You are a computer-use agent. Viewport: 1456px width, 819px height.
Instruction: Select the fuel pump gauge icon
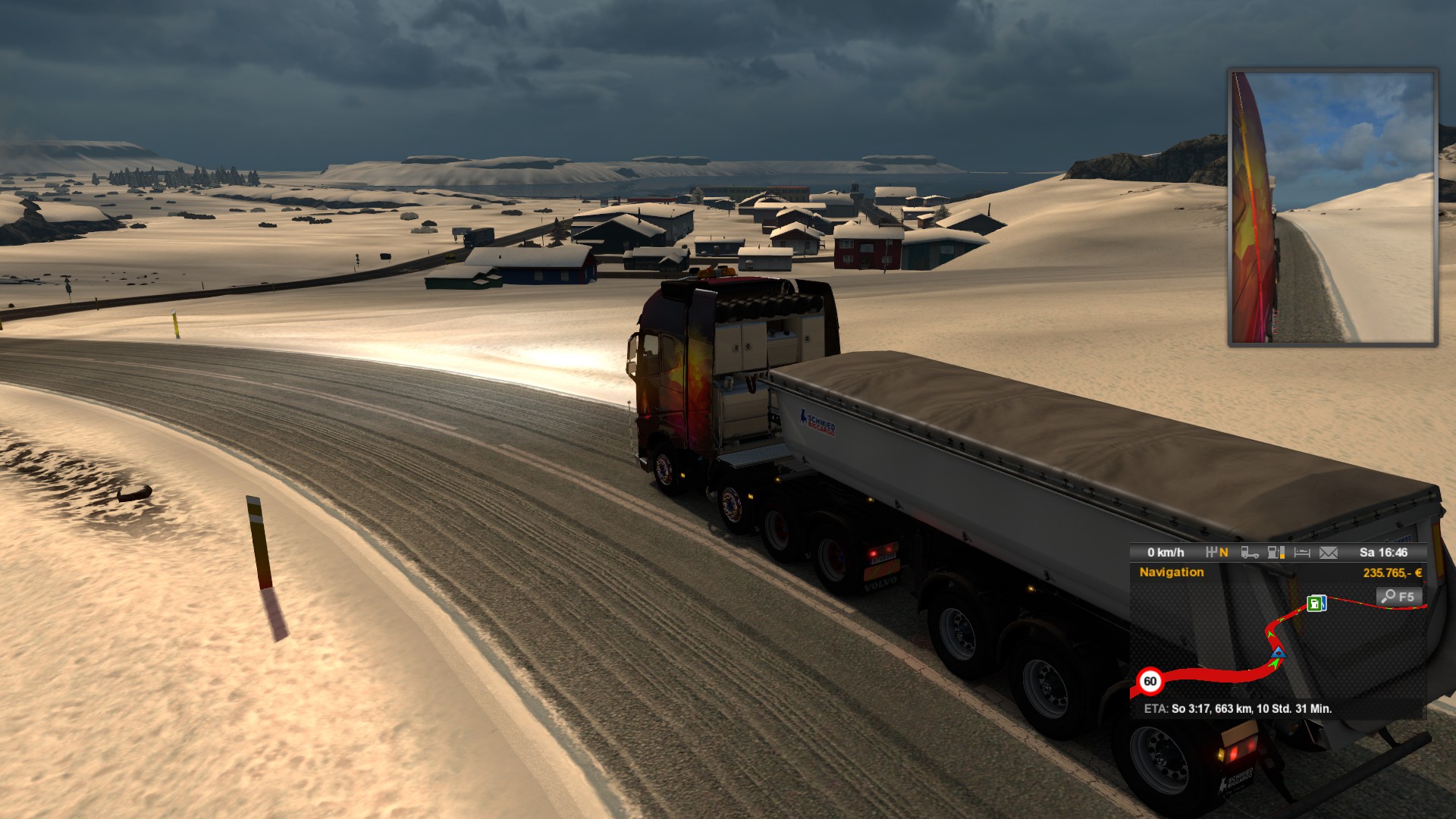coord(1276,553)
